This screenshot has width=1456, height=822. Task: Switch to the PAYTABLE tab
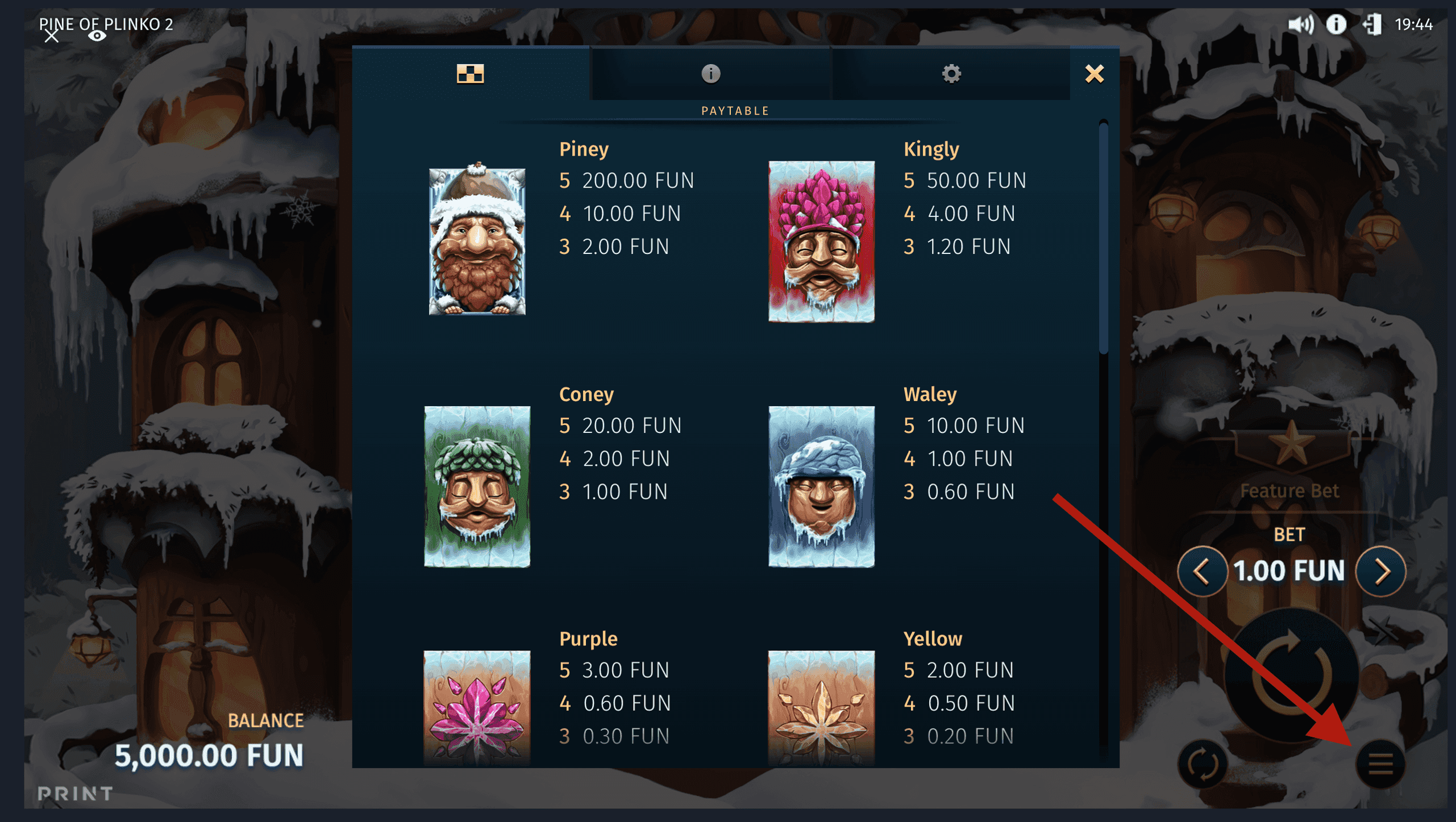coord(735,110)
